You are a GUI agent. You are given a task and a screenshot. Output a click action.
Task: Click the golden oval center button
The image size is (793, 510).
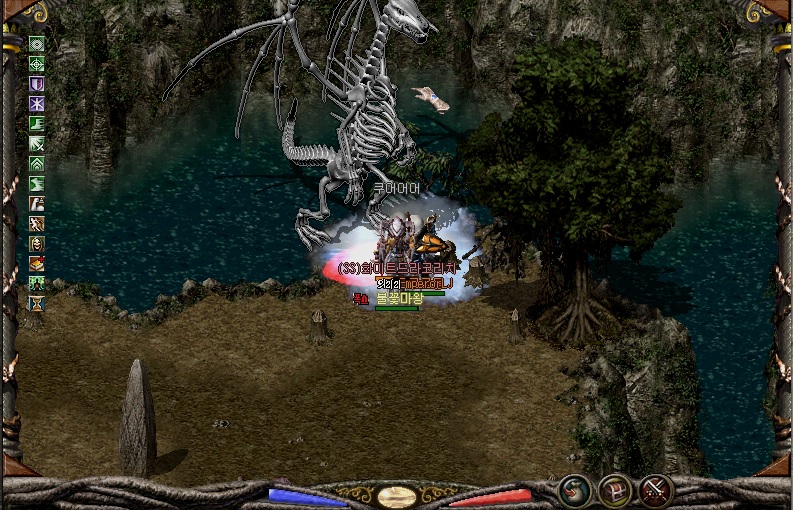click(397, 496)
